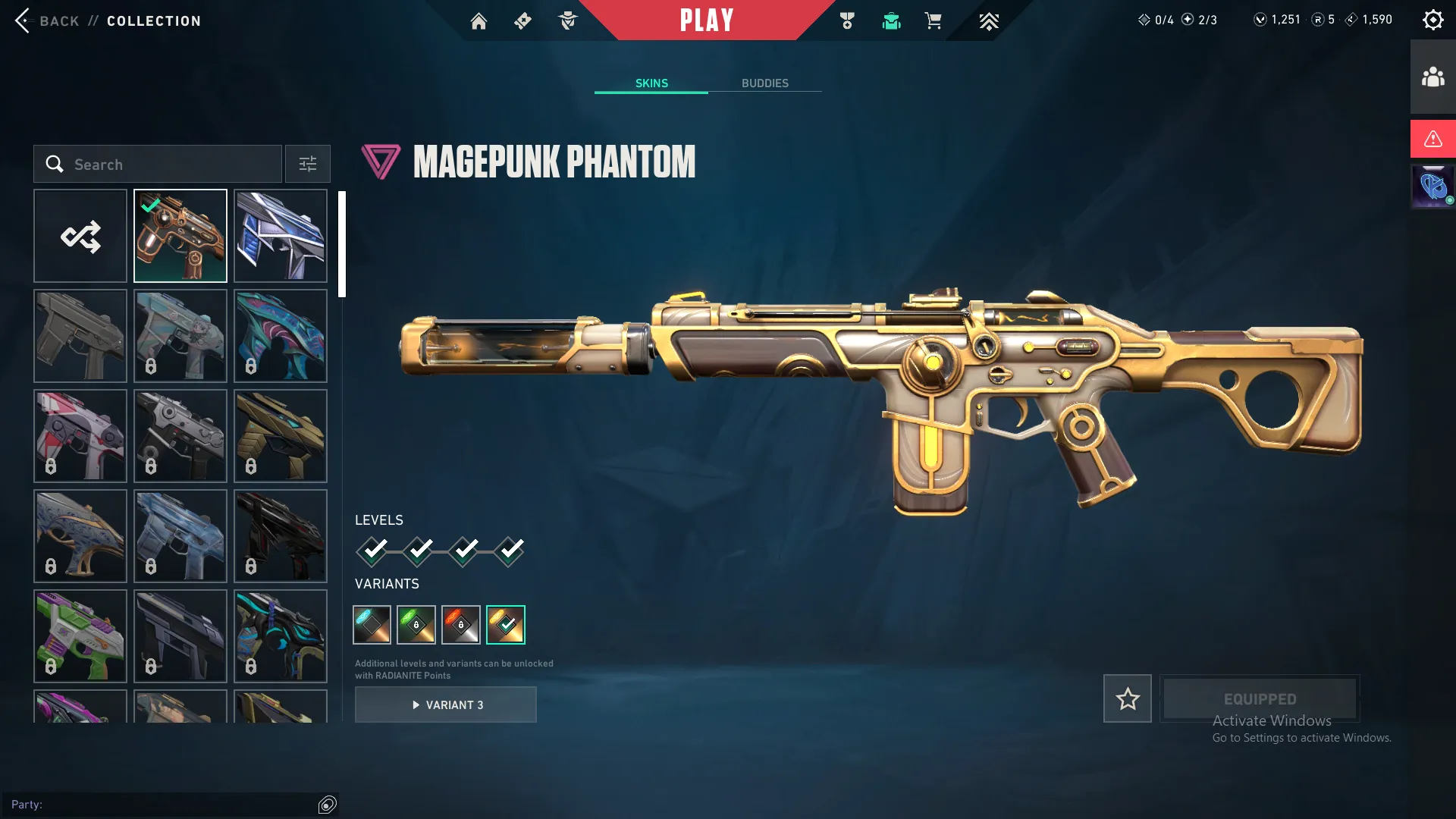This screenshot has height=819, width=1456.
Task: Open the Agents icon
Action: (567, 20)
